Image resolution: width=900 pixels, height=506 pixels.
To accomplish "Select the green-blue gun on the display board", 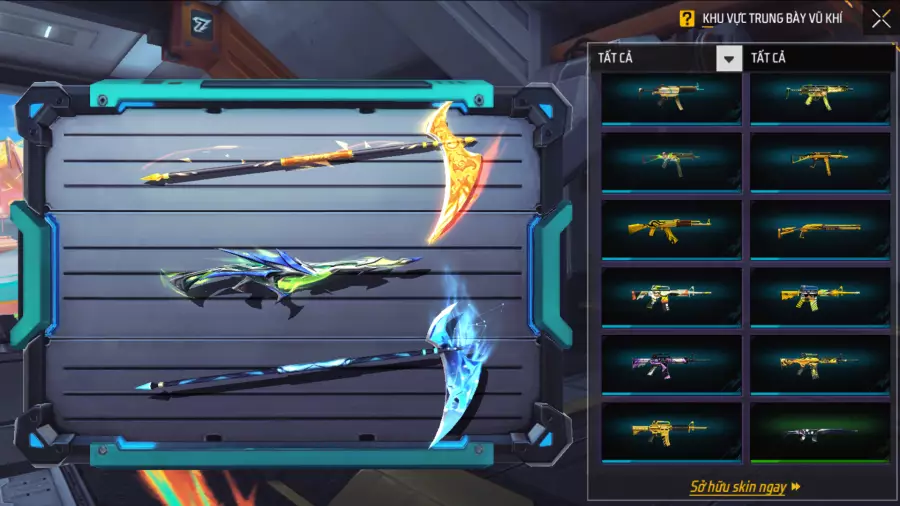I will click(x=290, y=278).
